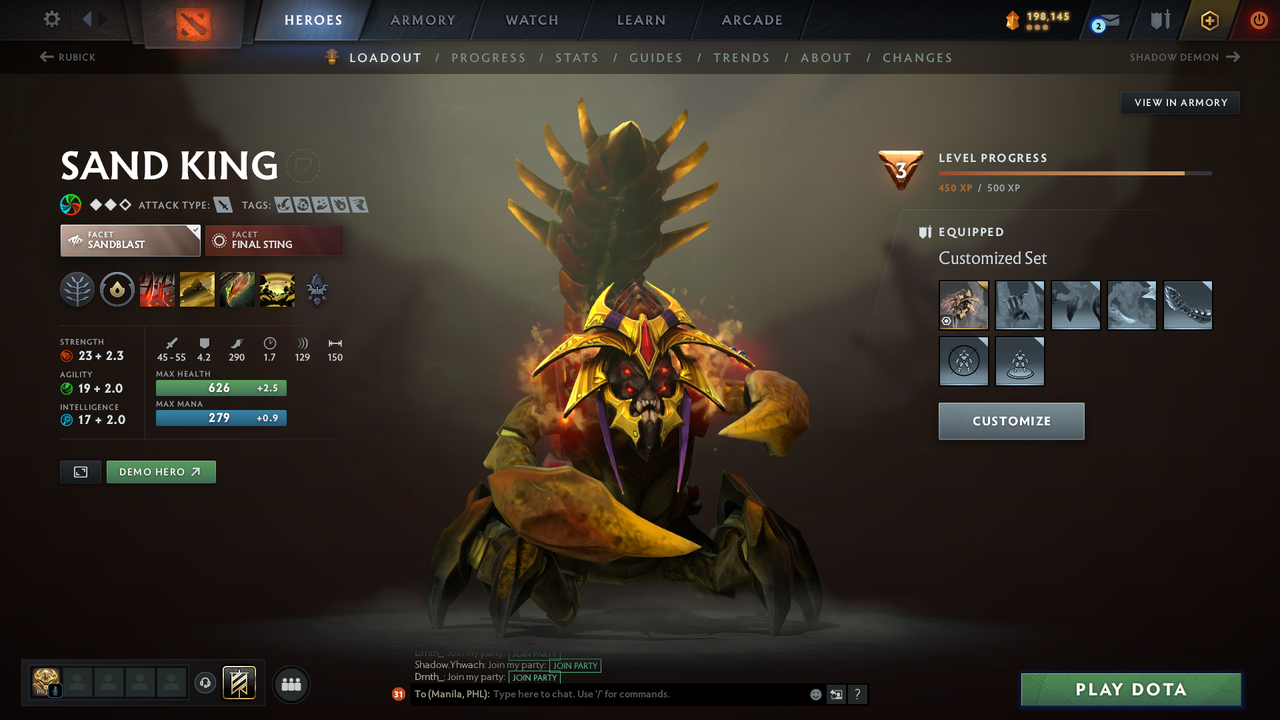The image size is (1280, 720).
Task: Select the Final Sting facet
Action: coord(274,240)
